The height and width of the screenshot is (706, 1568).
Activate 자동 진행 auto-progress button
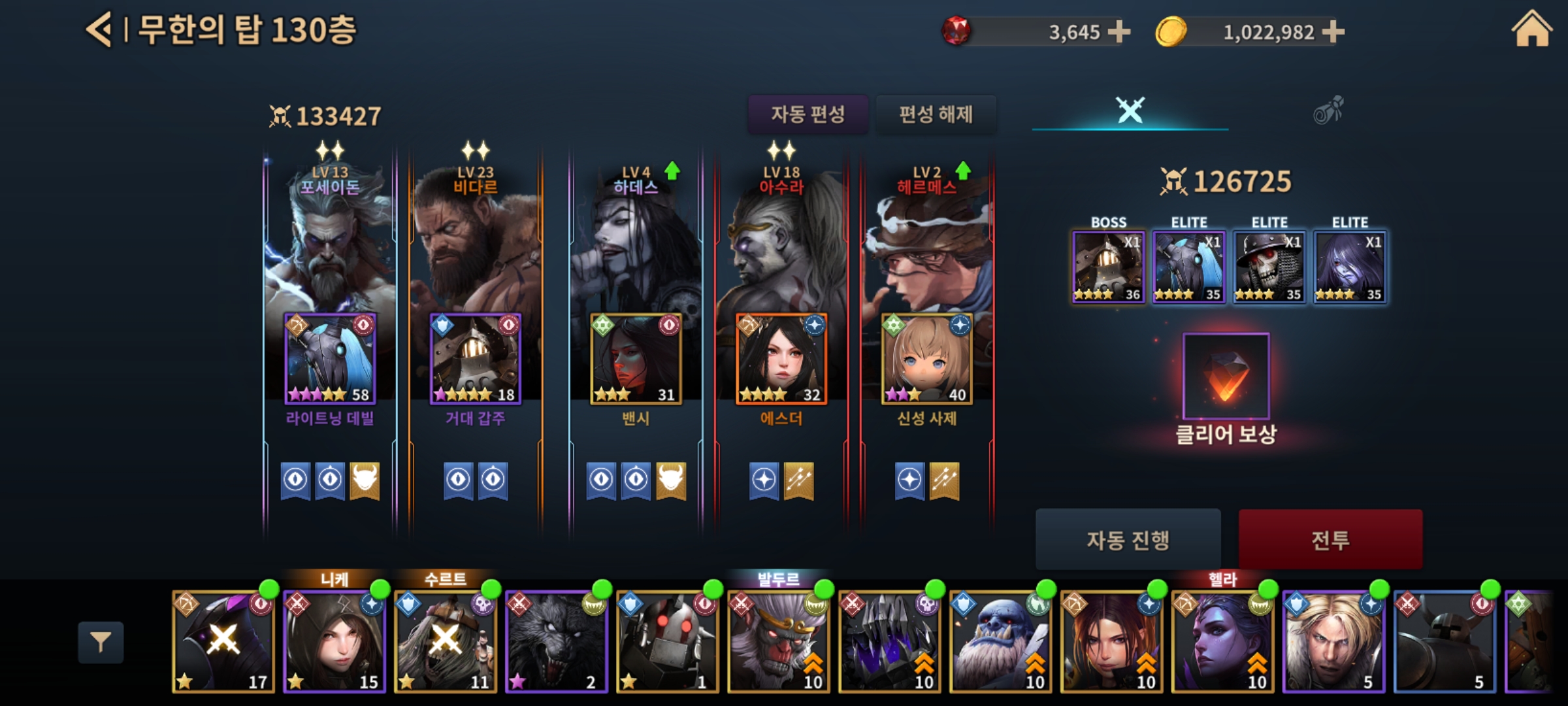[x=1128, y=539]
